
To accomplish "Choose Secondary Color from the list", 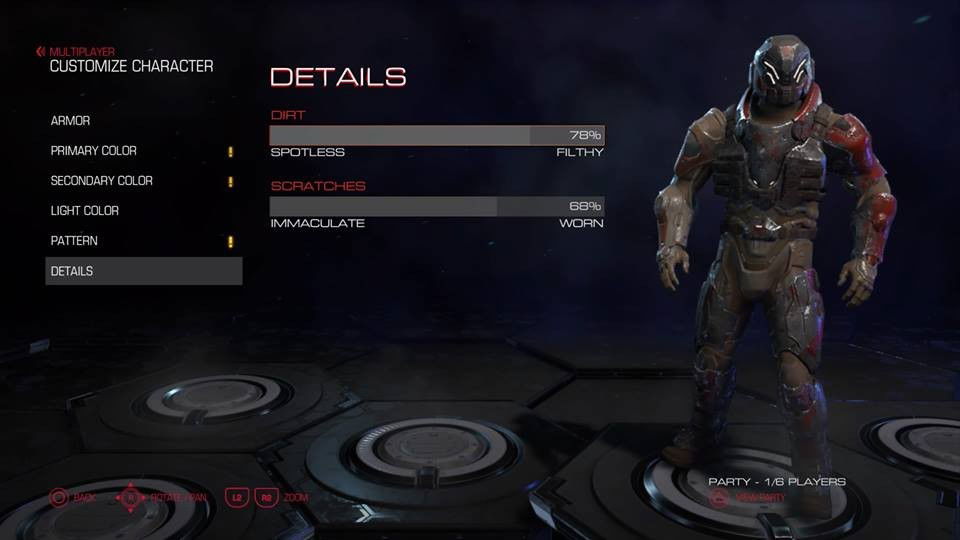I will coord(102,181).
